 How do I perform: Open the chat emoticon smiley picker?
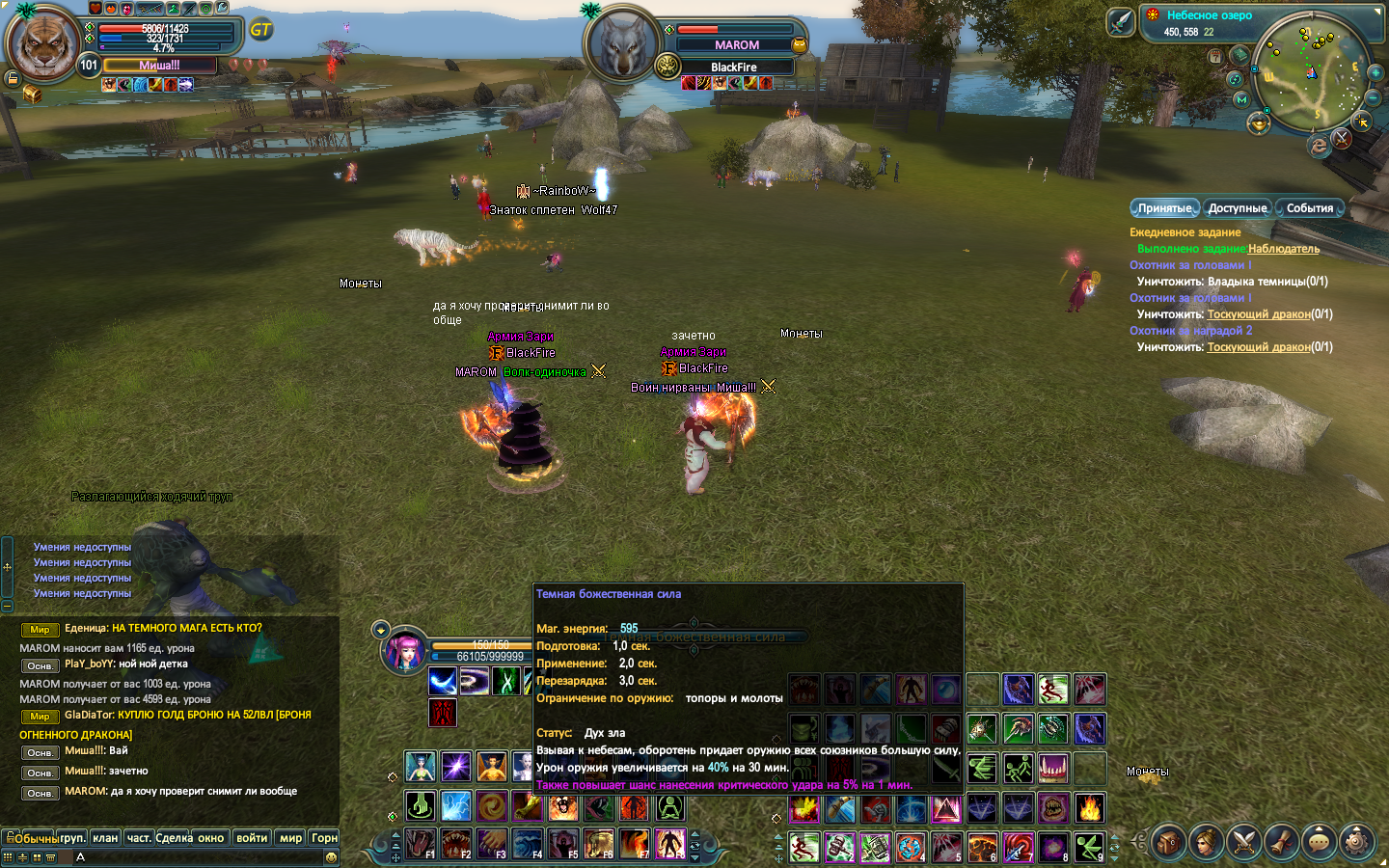pos(331,856)
